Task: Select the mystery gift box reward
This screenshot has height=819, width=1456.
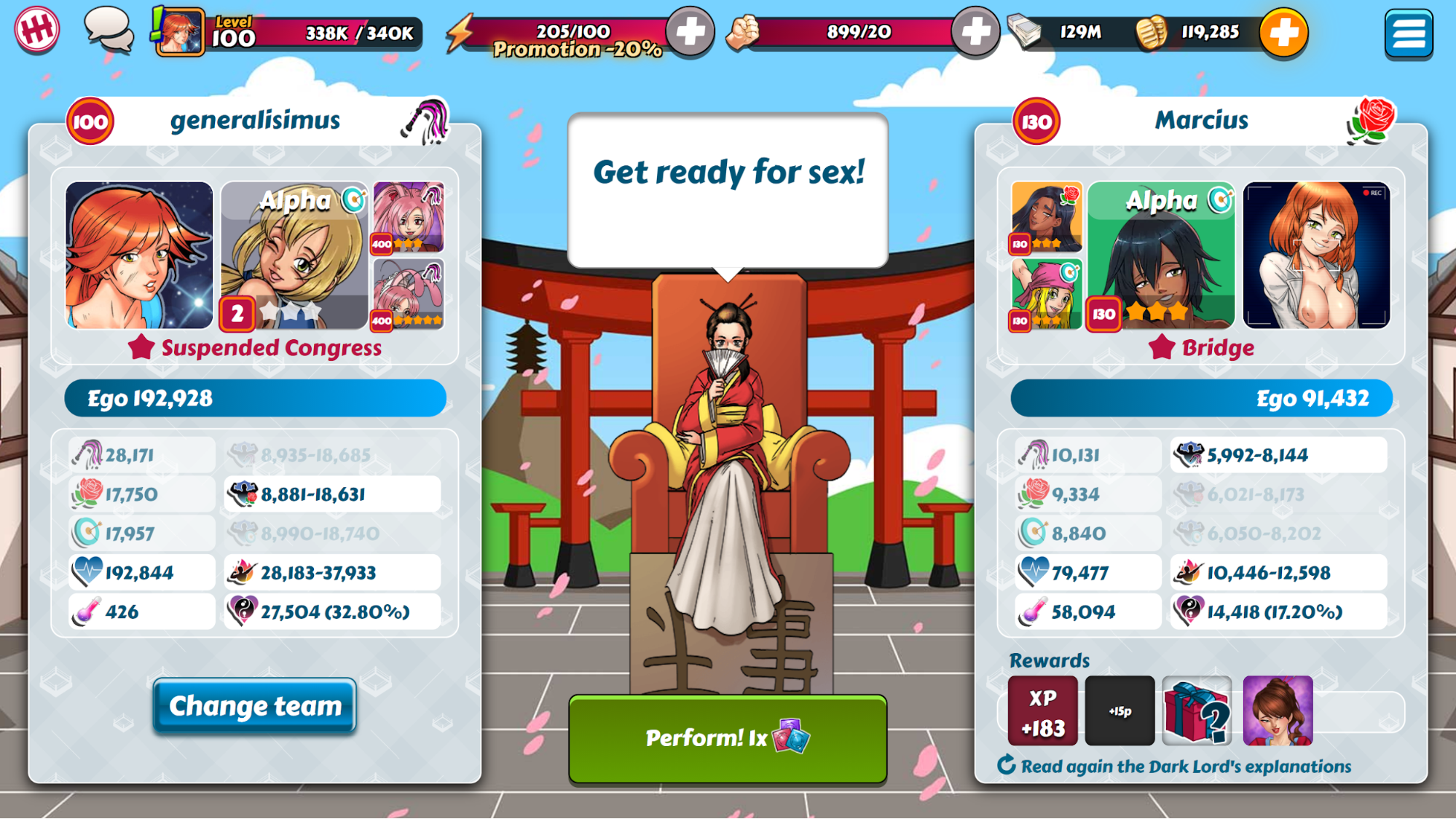Action: click(x=1197, y=711)
